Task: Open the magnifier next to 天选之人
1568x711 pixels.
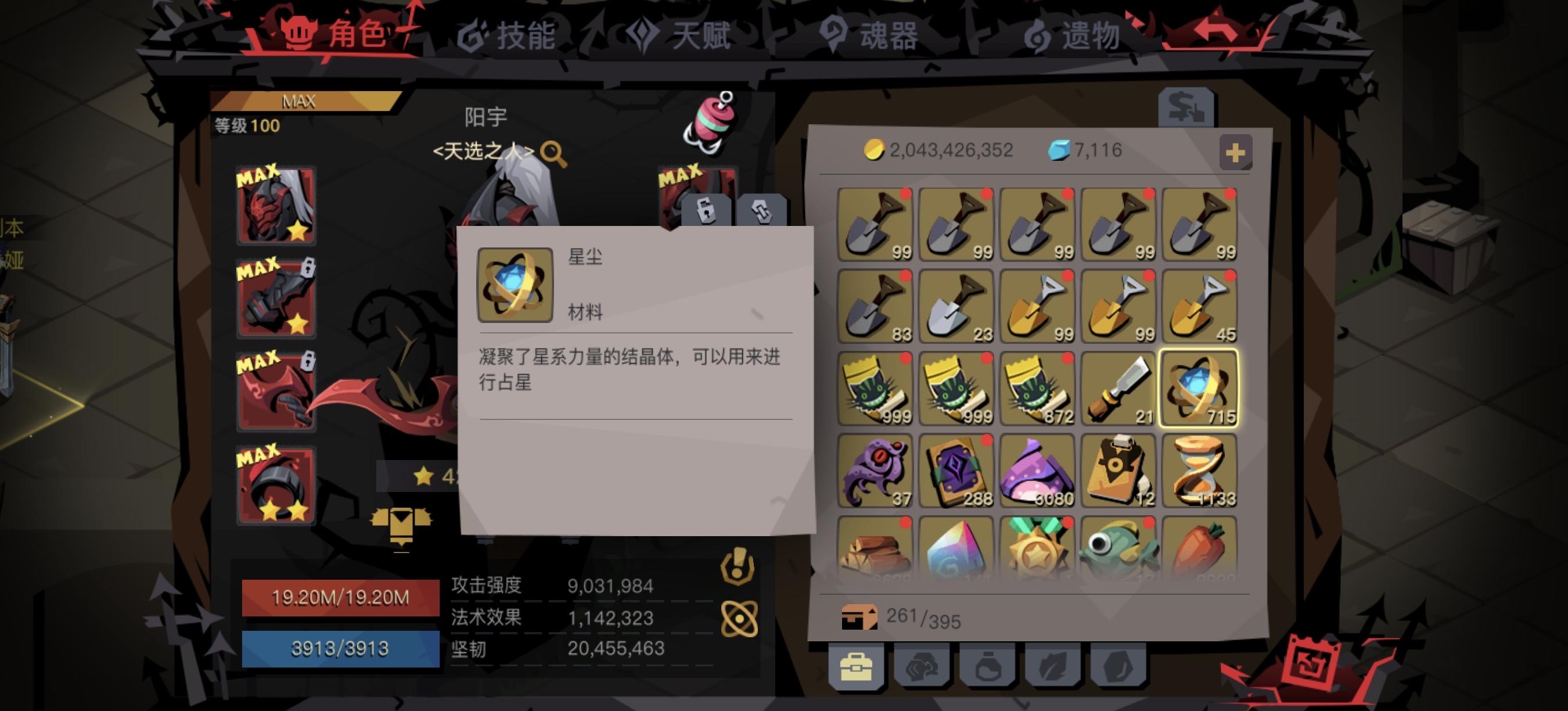Action: [x=555, y=153]
